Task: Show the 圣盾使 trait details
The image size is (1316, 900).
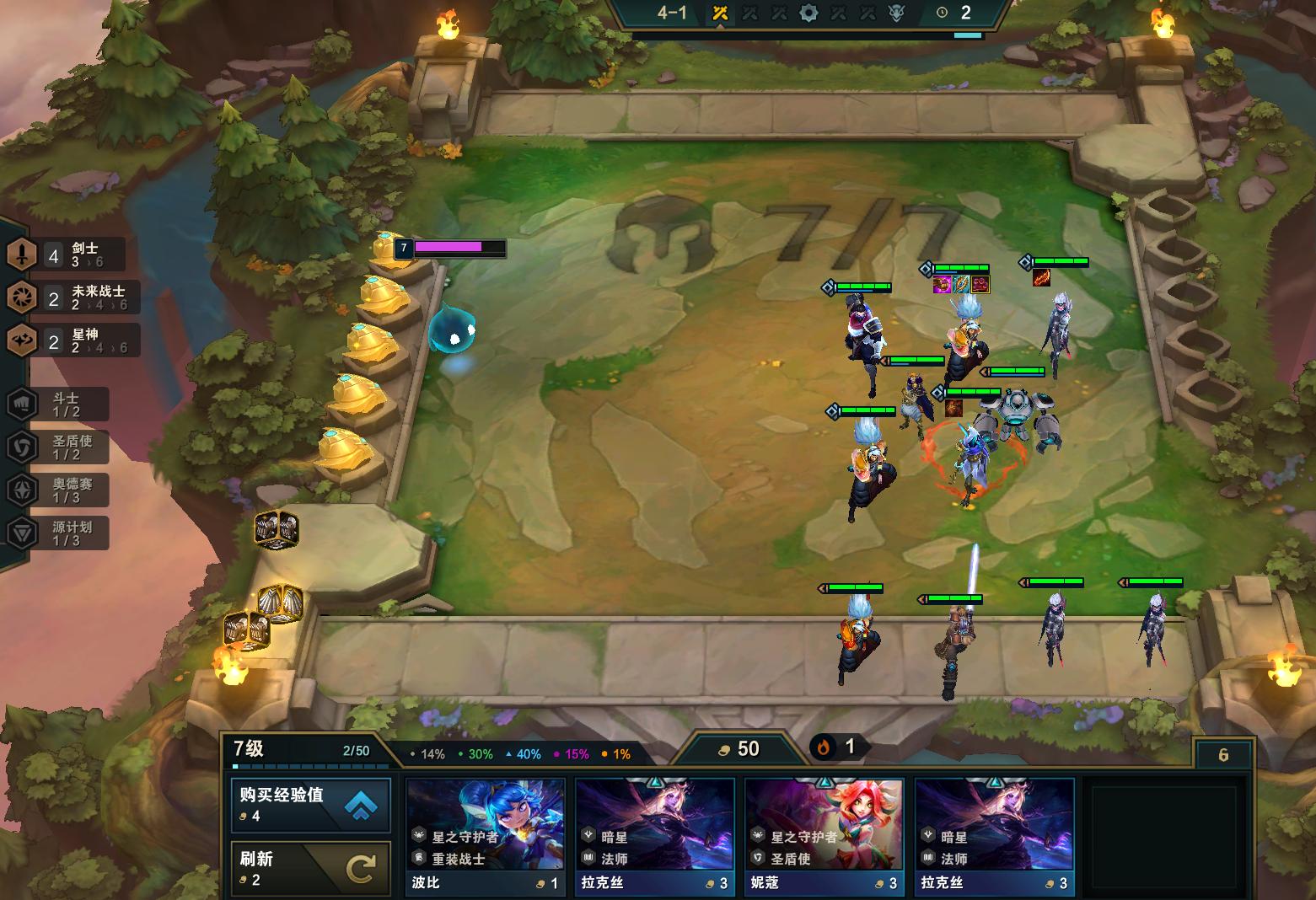Action: pyautogui.click(x=59, y=447)
